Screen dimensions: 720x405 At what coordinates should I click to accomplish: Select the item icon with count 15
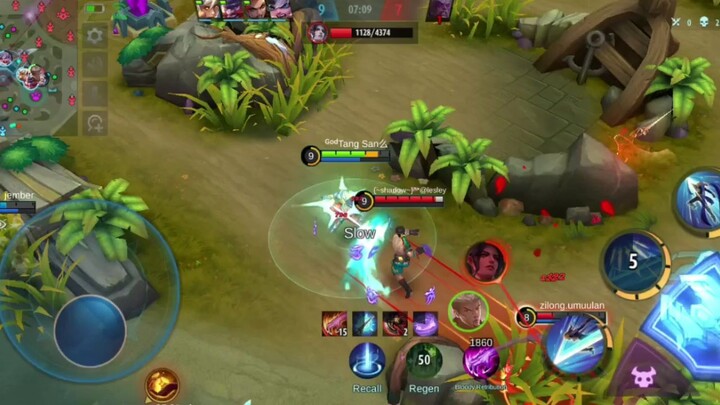click(334, 323)
